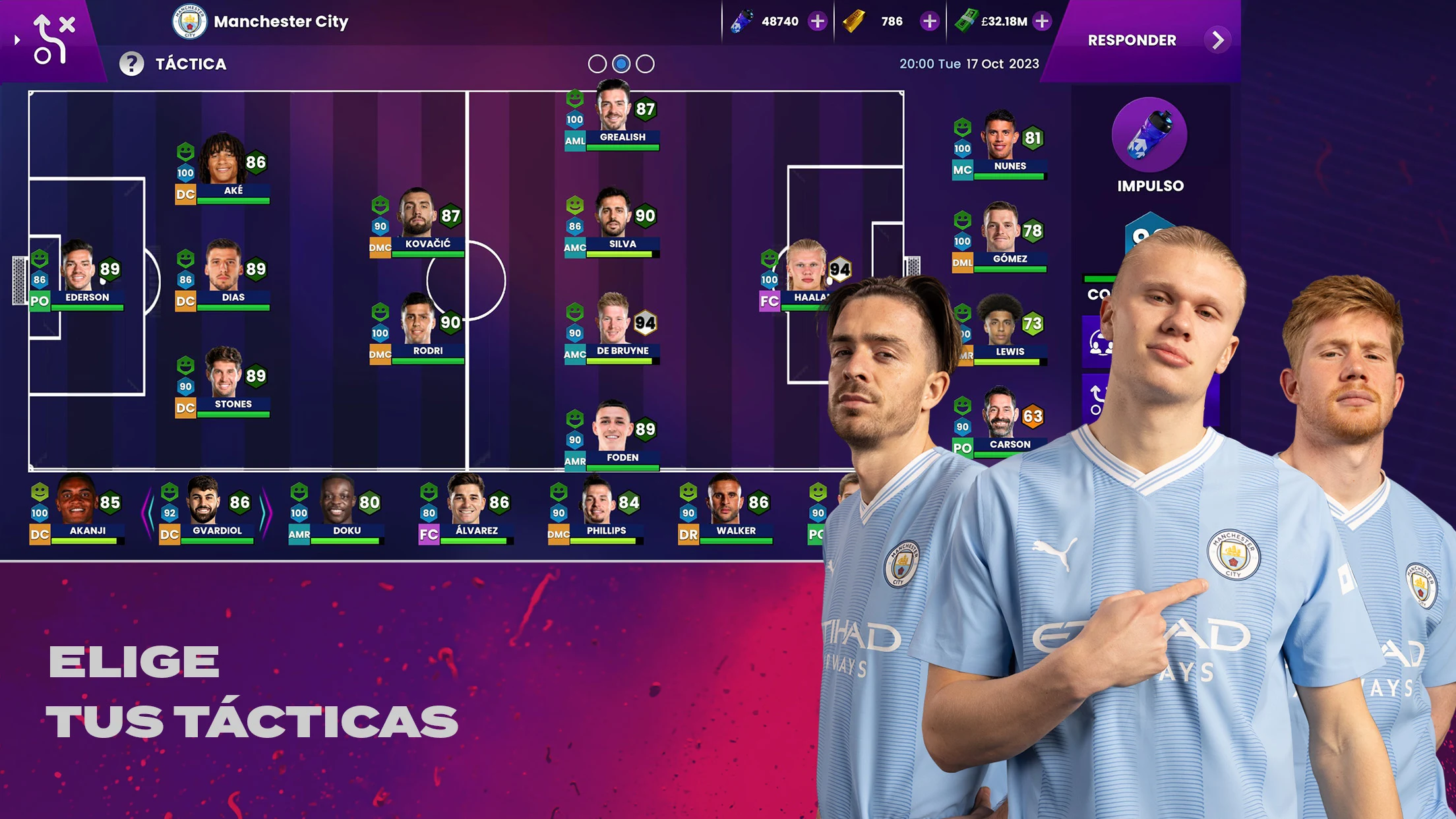Add funds with the plus next to £32.18M
The image size is (1456, 819).
pos(1041,20)
